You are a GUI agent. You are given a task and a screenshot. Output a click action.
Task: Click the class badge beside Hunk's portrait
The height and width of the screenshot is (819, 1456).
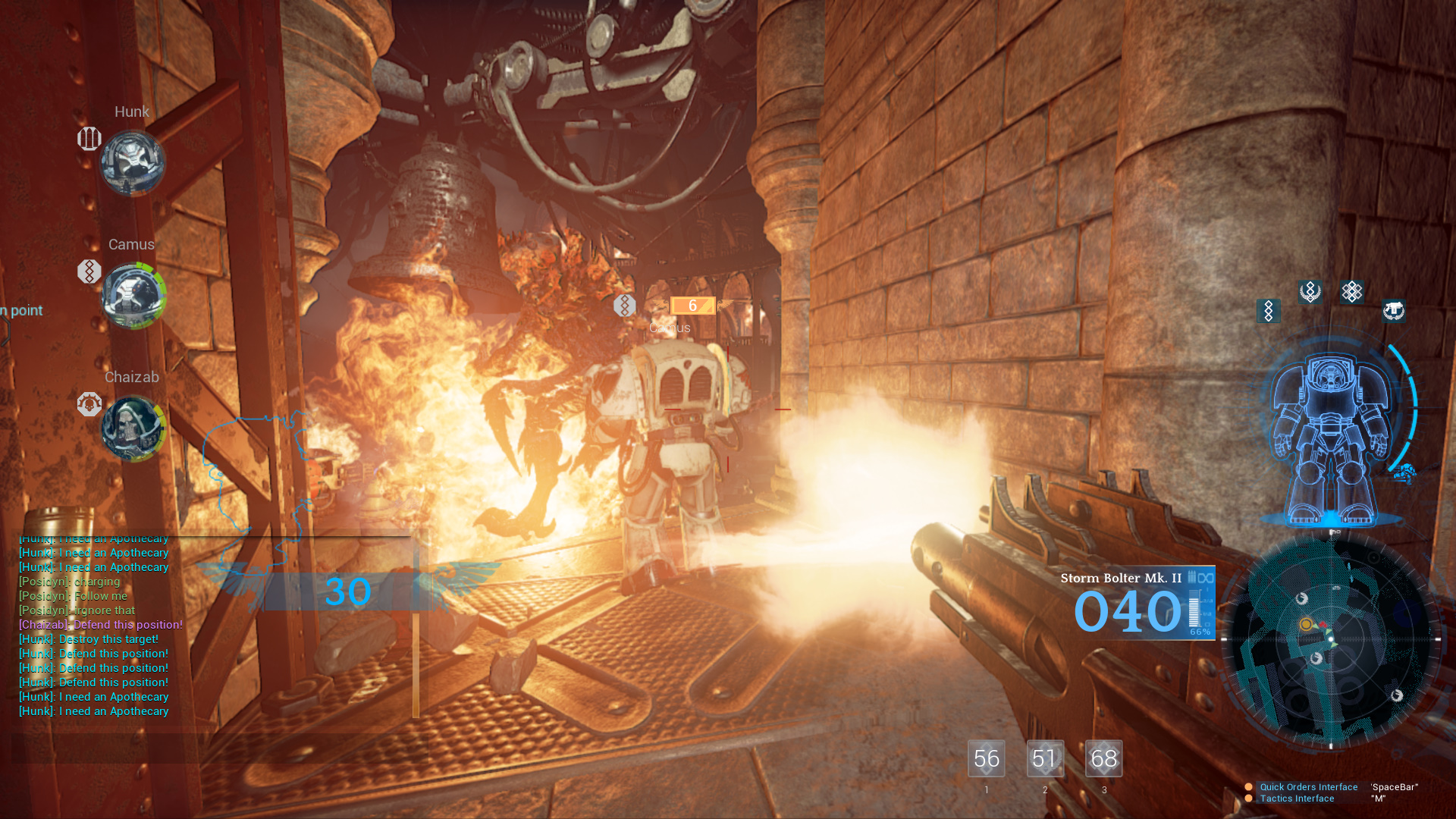coord(89,139)
